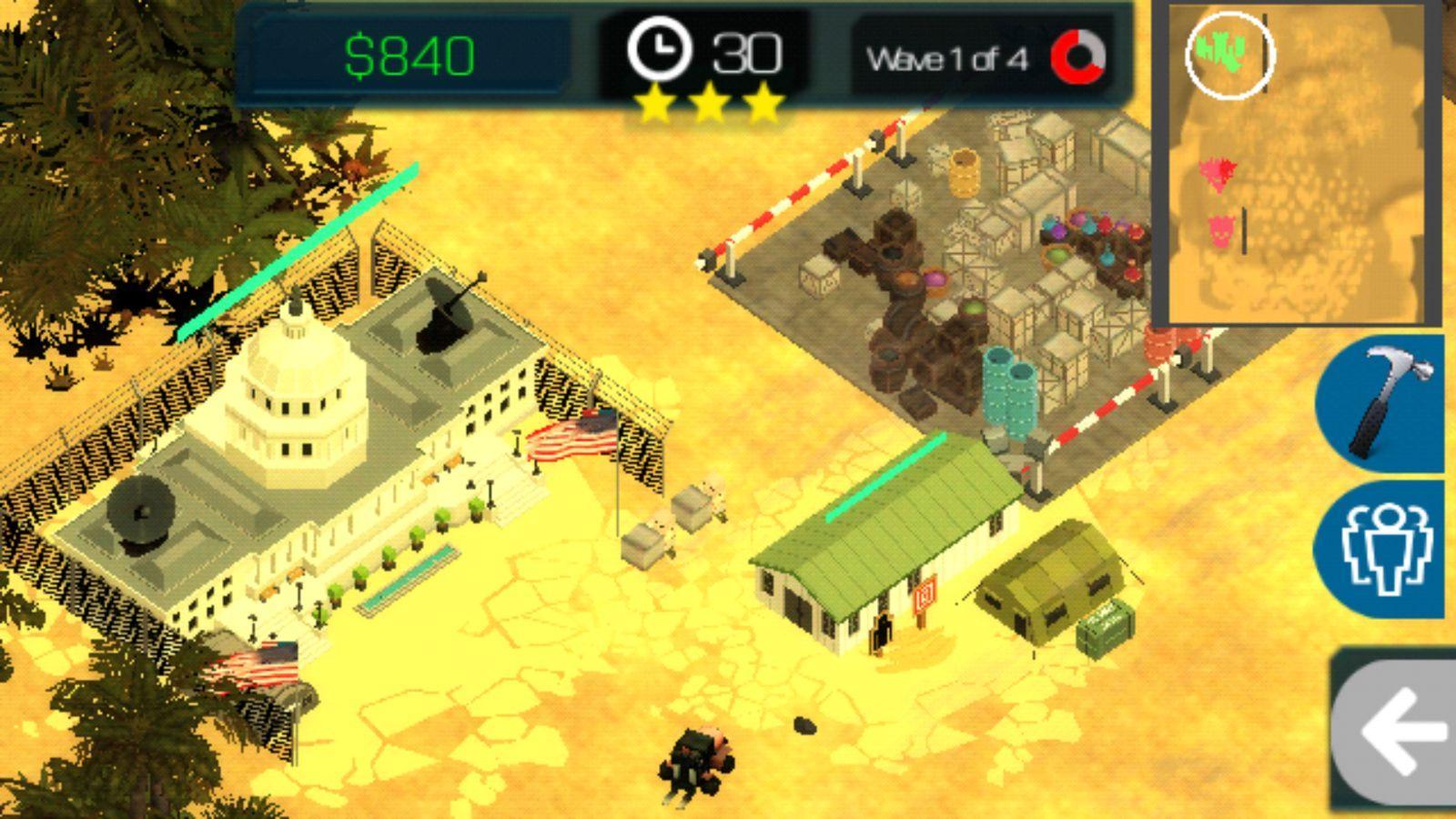Click the minimap in the corner
The image size is (1456, 819).
click(1296, 164)
